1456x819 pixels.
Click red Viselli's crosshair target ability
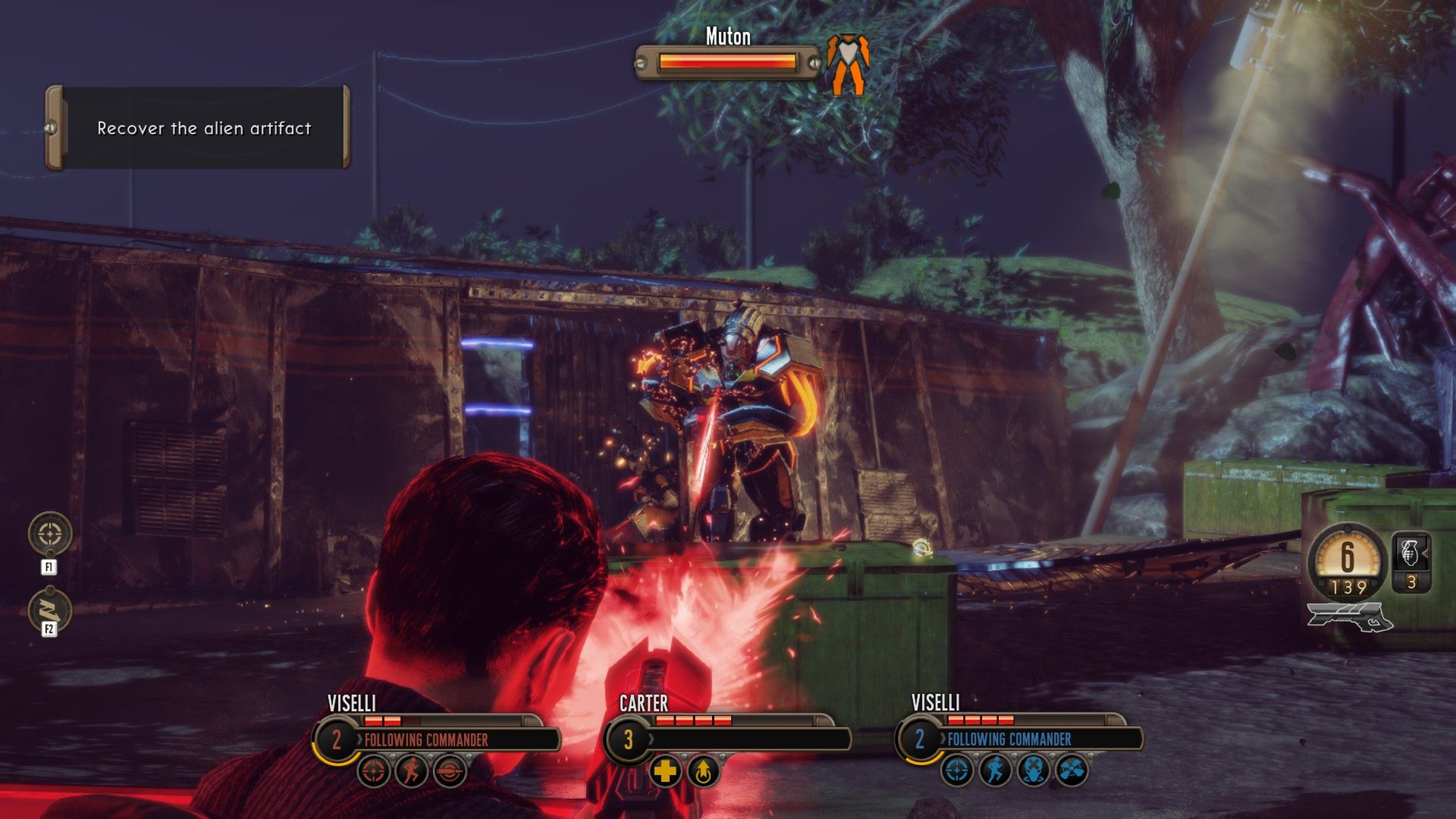click(x=374, y=772)
